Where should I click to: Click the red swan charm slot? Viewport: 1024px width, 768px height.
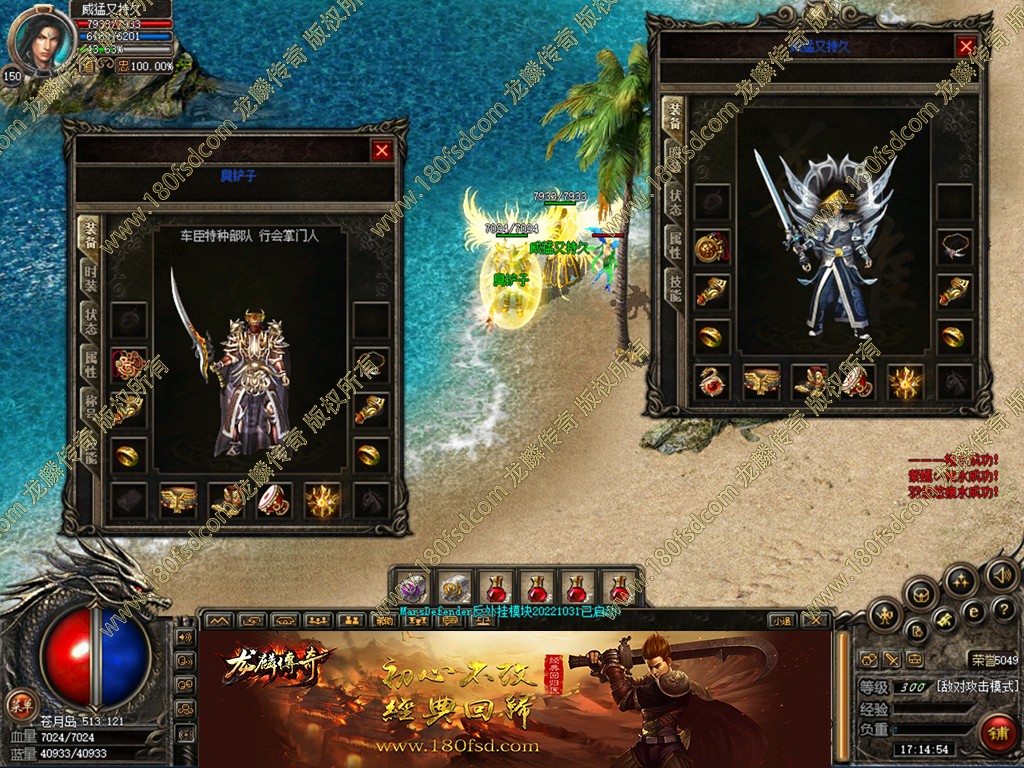tap(712, 382)
